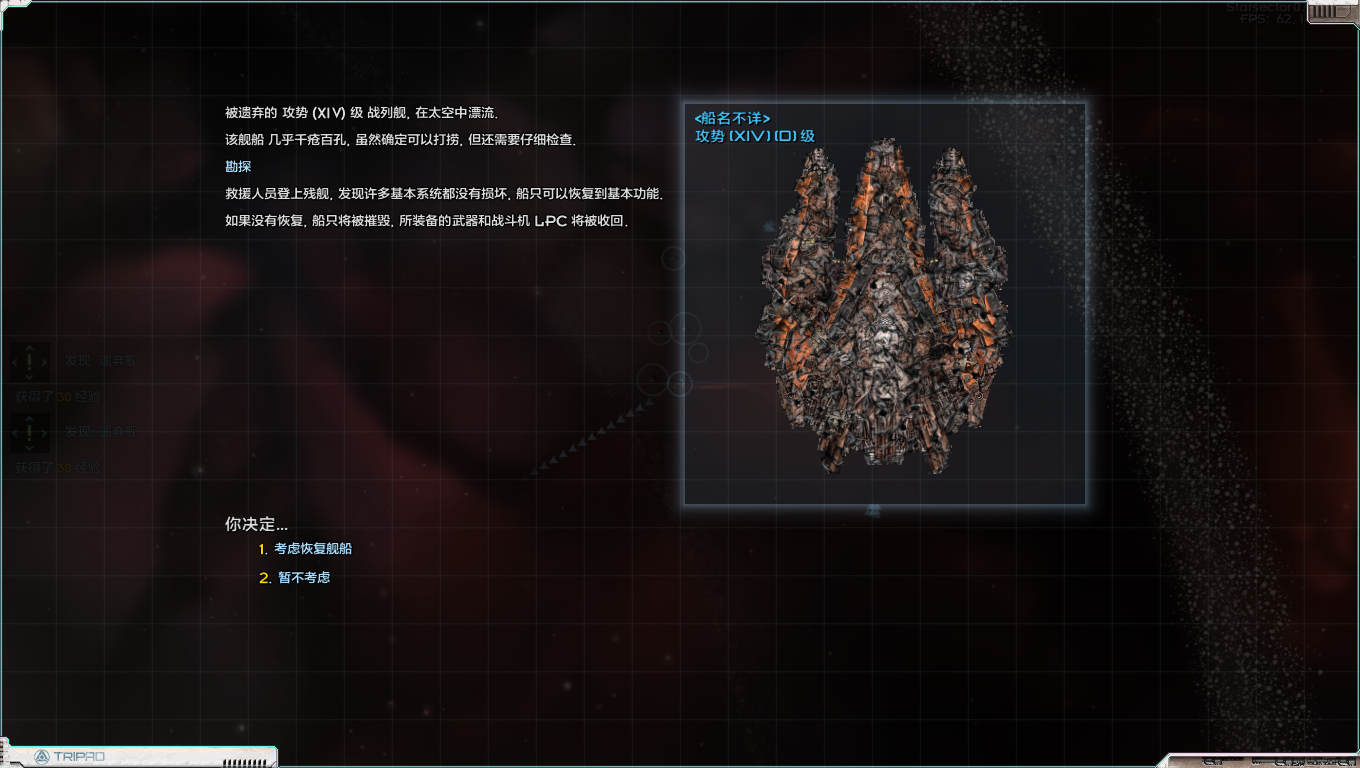Click the 获得了 30 经验 message entry
Viewport: 1360px width, 768px height.
(x=58, y=396)
